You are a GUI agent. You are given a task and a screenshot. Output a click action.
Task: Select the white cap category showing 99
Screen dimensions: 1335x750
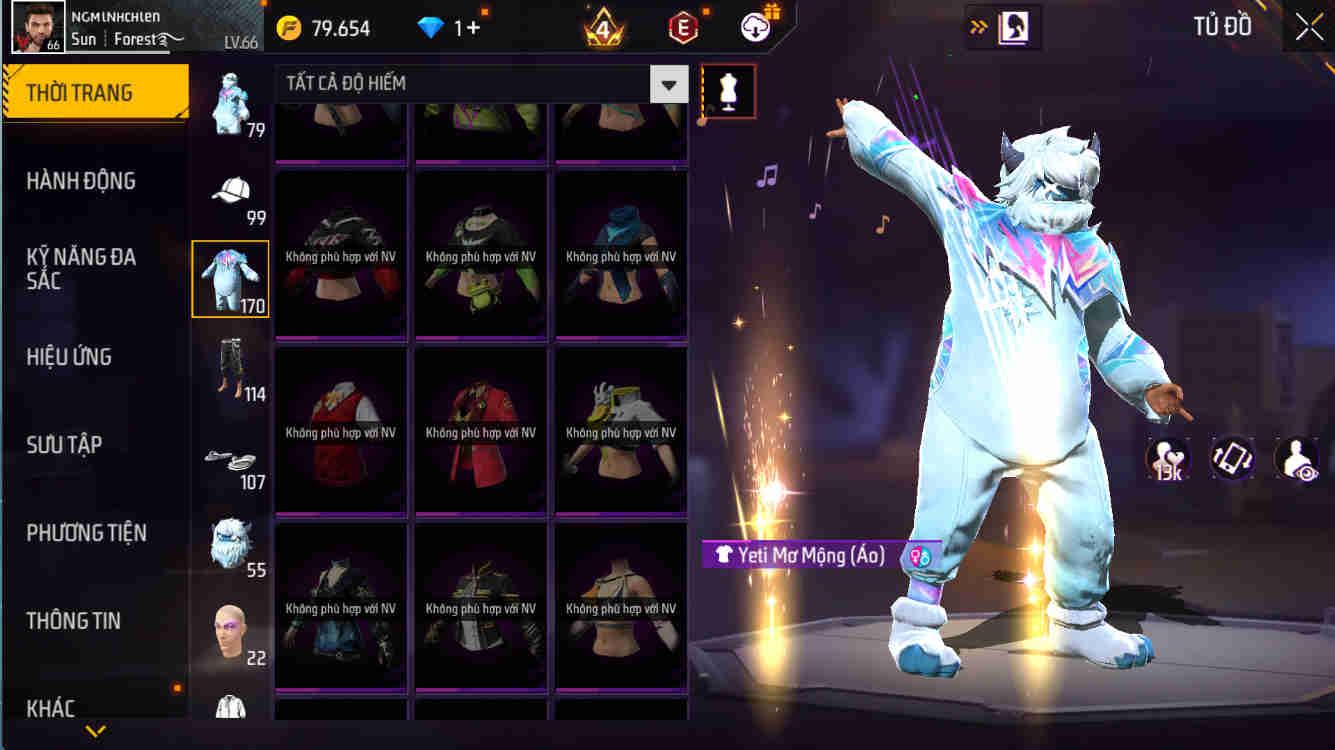point(228,192)
